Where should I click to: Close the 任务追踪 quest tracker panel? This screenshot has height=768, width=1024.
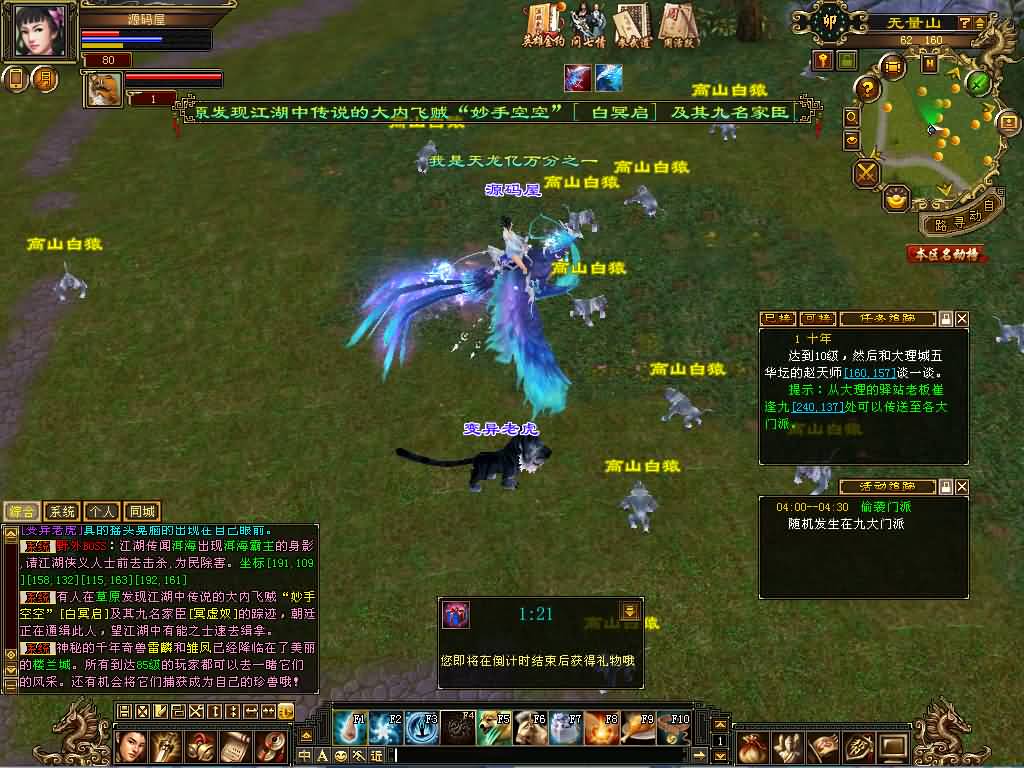(x=962, y=319)
